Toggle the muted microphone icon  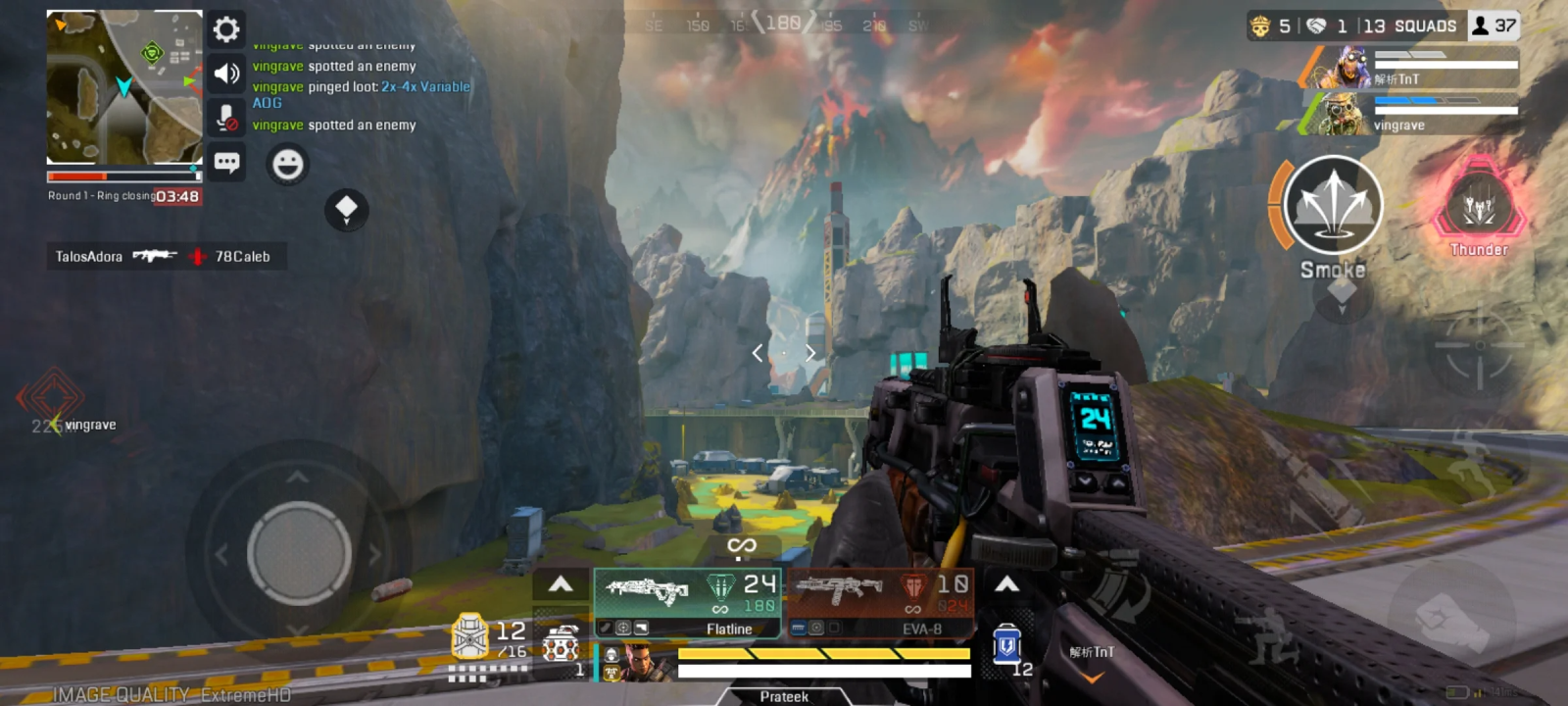pyautogui.click(x=226, y=118)
